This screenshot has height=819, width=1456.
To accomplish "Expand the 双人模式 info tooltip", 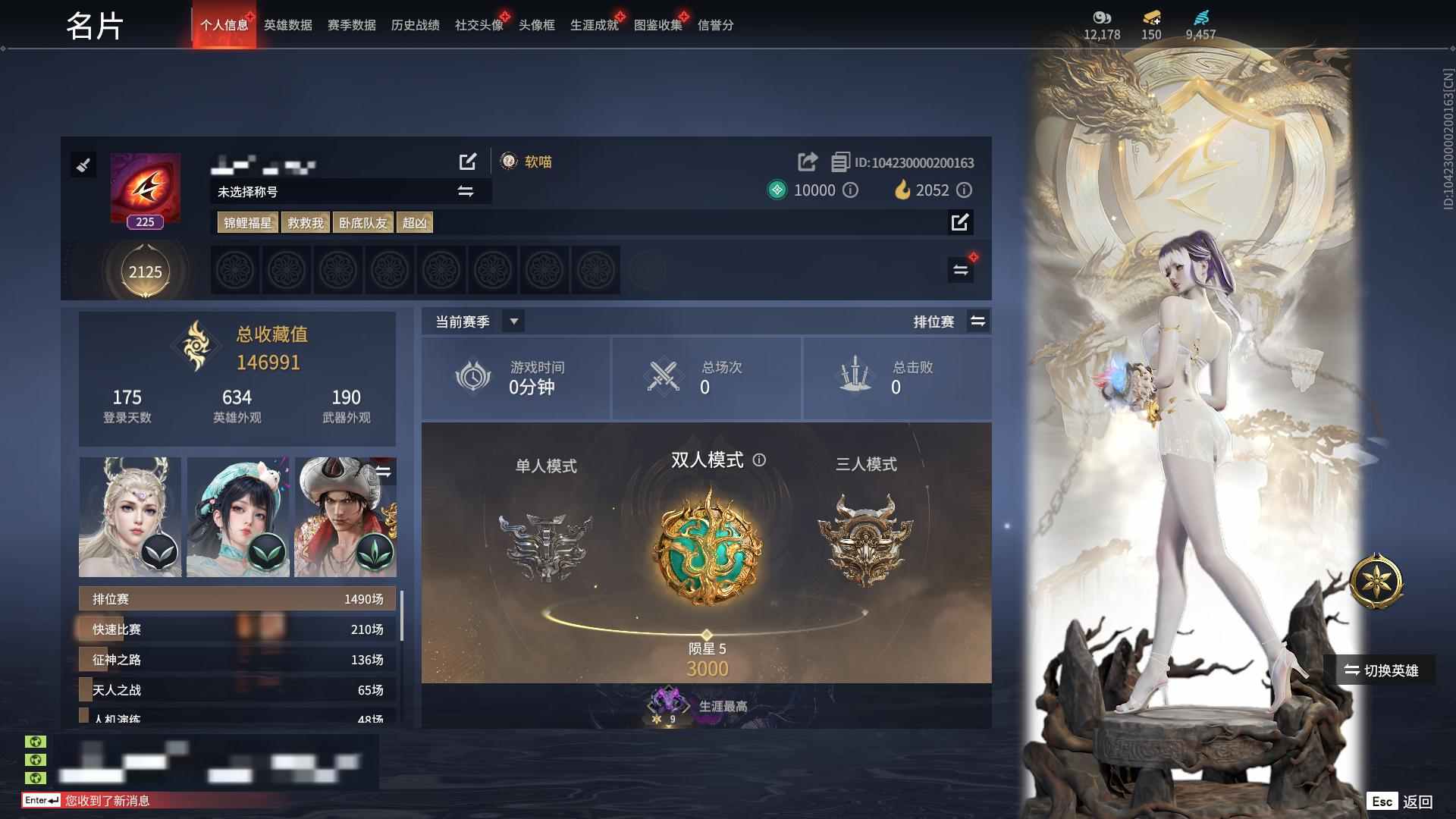I will coord(761,460).
